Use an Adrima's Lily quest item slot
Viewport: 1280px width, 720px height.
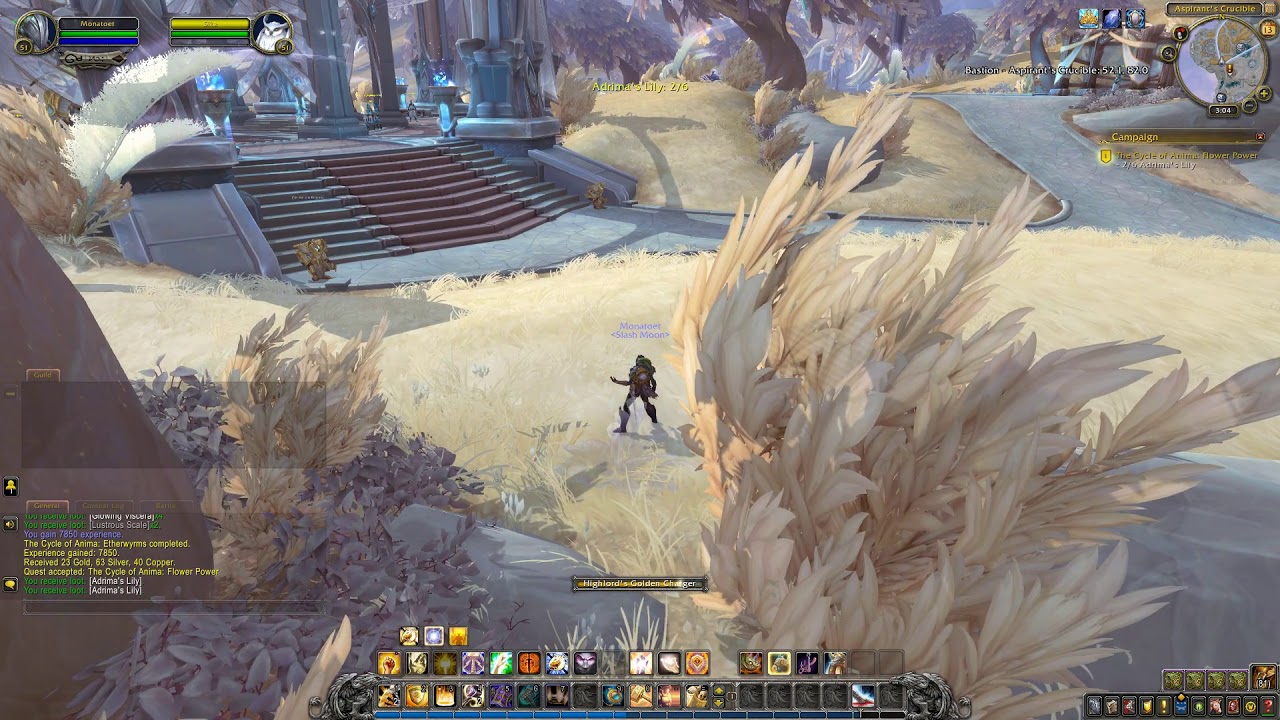tap(779, 663)
